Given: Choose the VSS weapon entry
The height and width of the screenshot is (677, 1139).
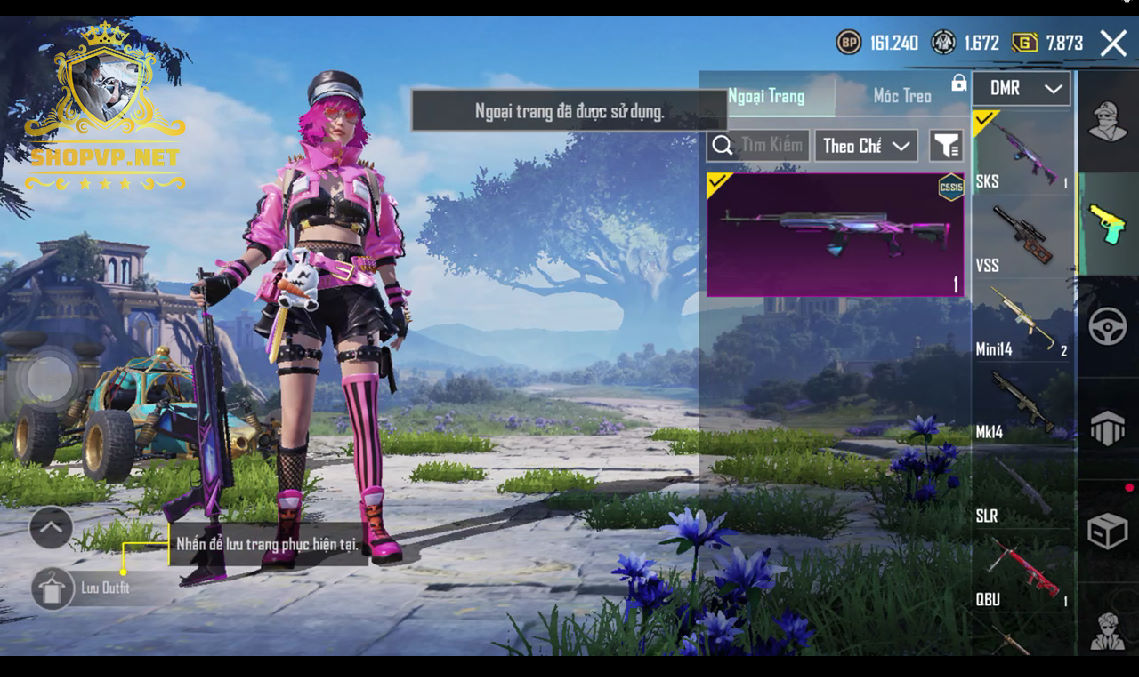Looking at the screenshot, I should 1022,236.
